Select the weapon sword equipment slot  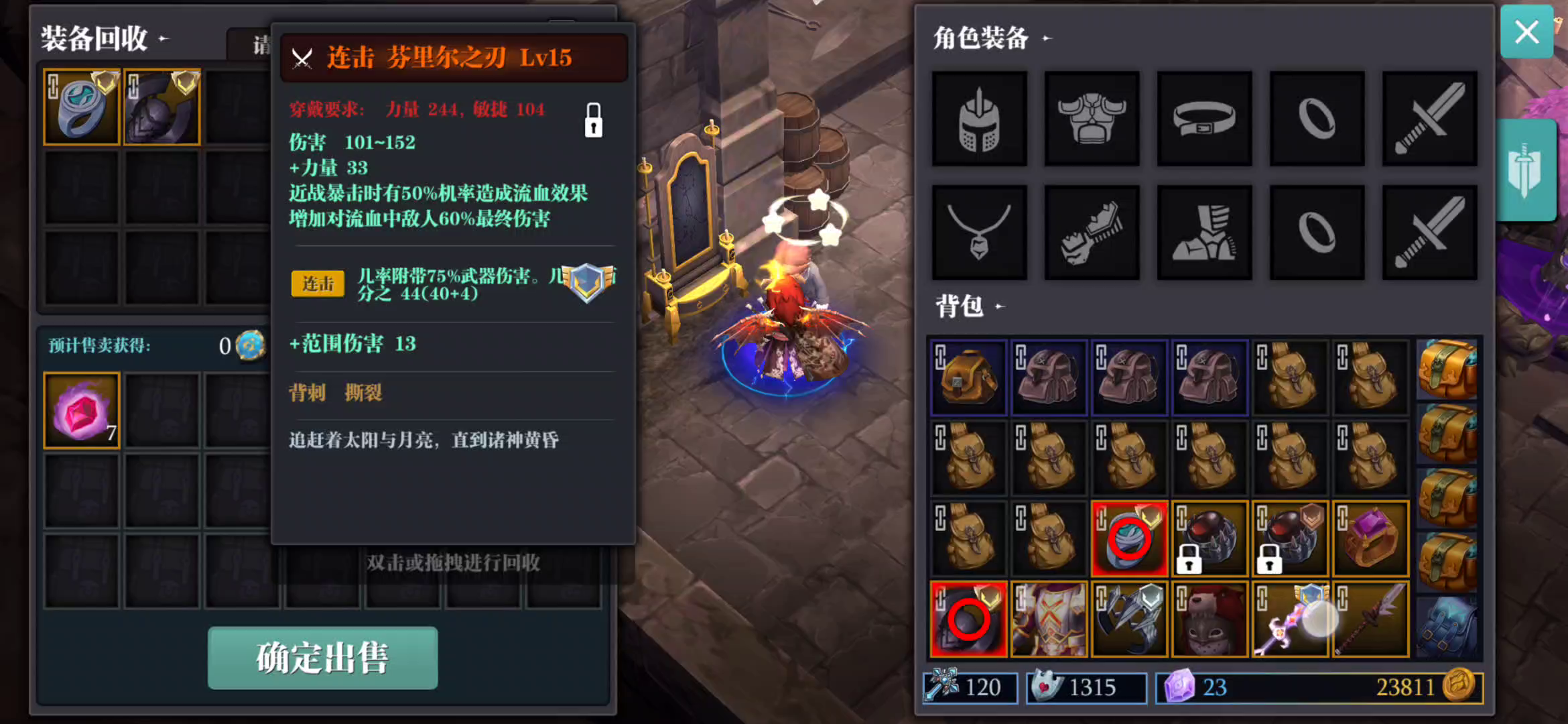point(1429,119)
